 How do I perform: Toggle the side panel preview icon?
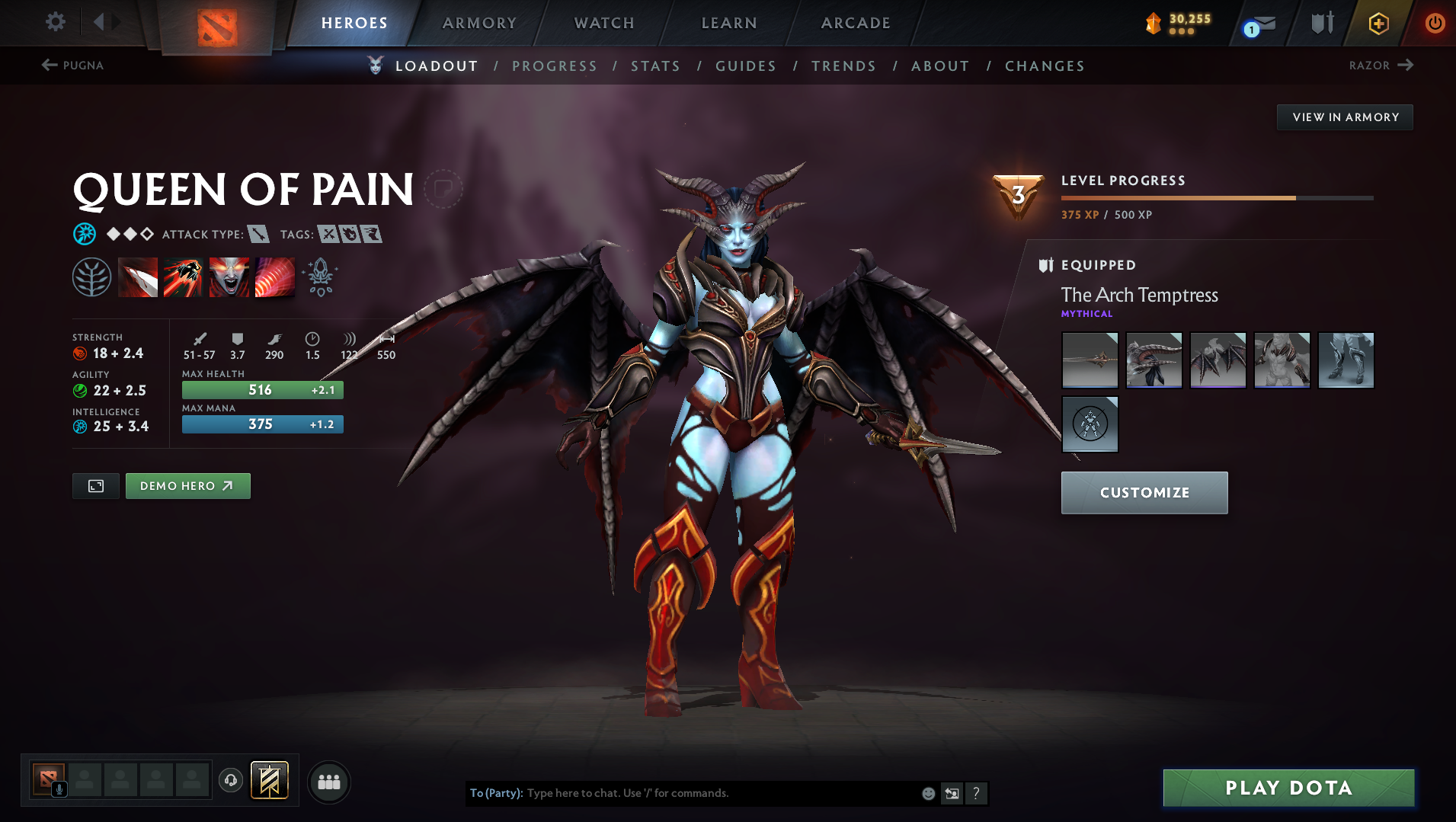95,485
